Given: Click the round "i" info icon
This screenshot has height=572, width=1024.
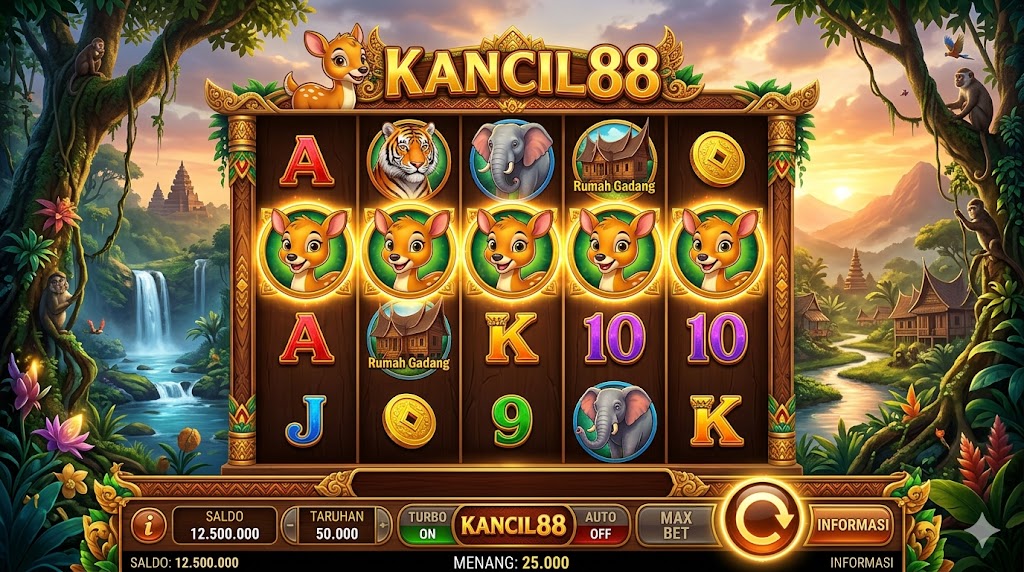Looking at the screenshot, I should pos(149,525).
